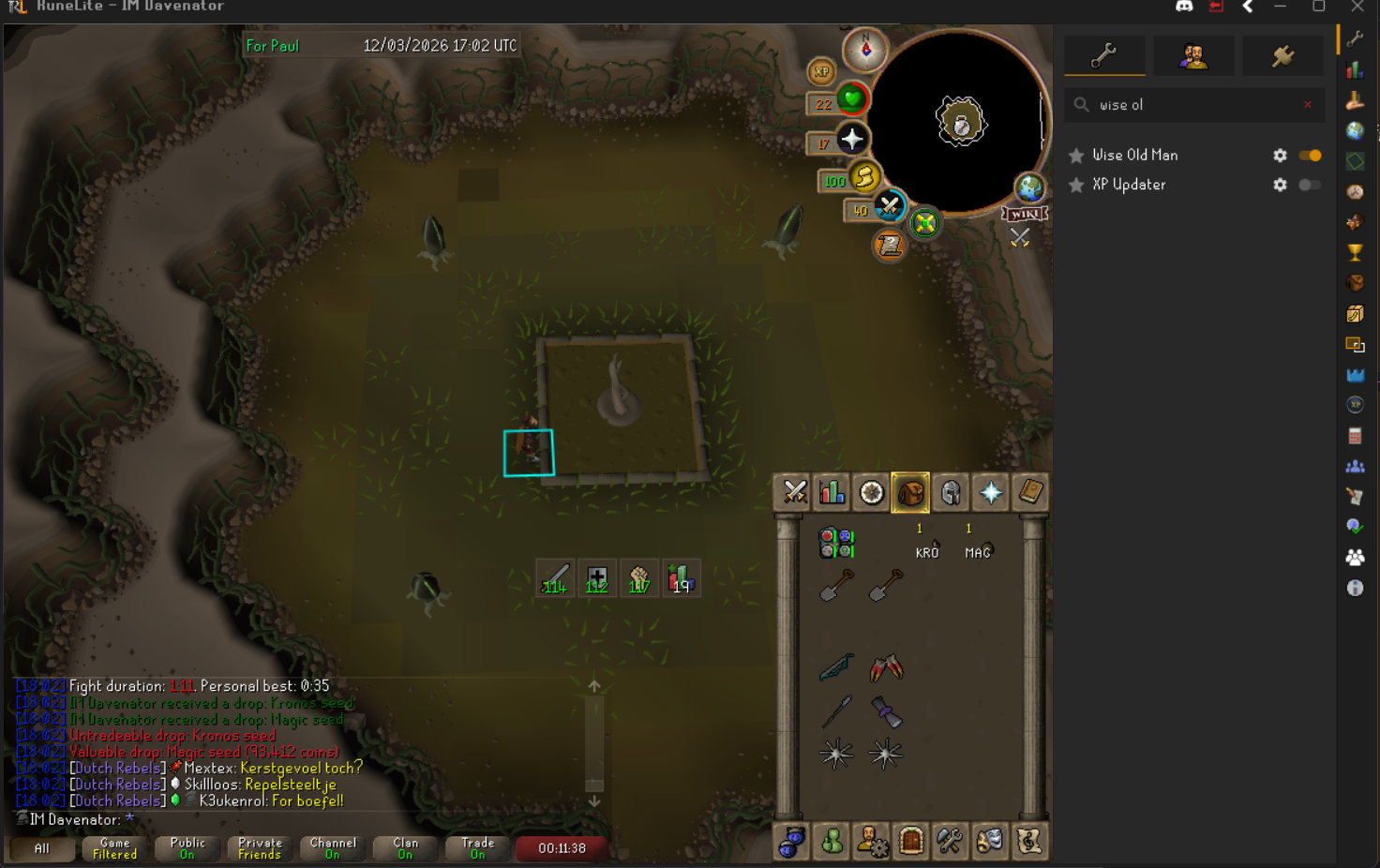Toggle run using the boot orb

[x=864, y=176]
